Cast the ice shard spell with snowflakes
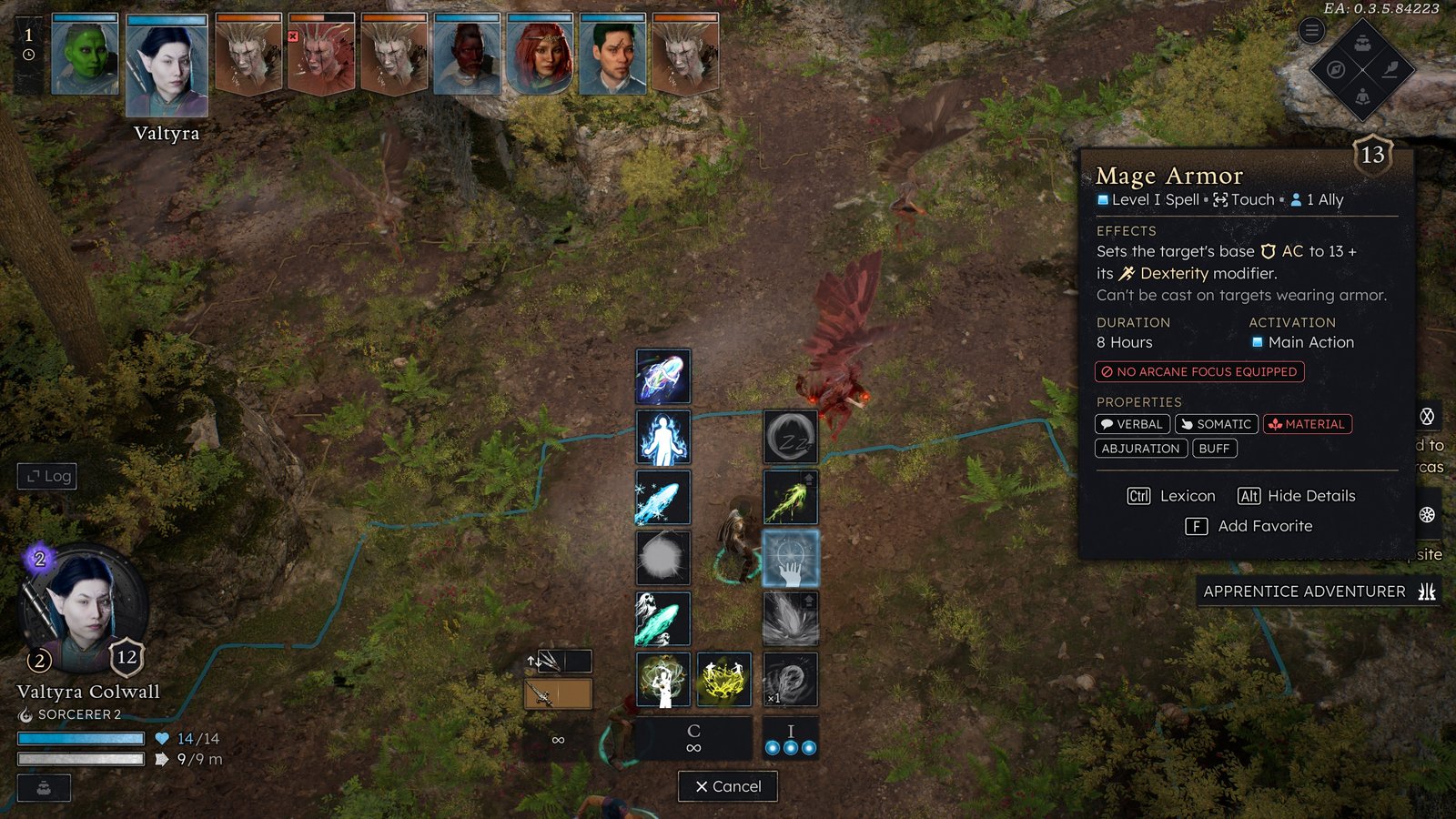 662,498
